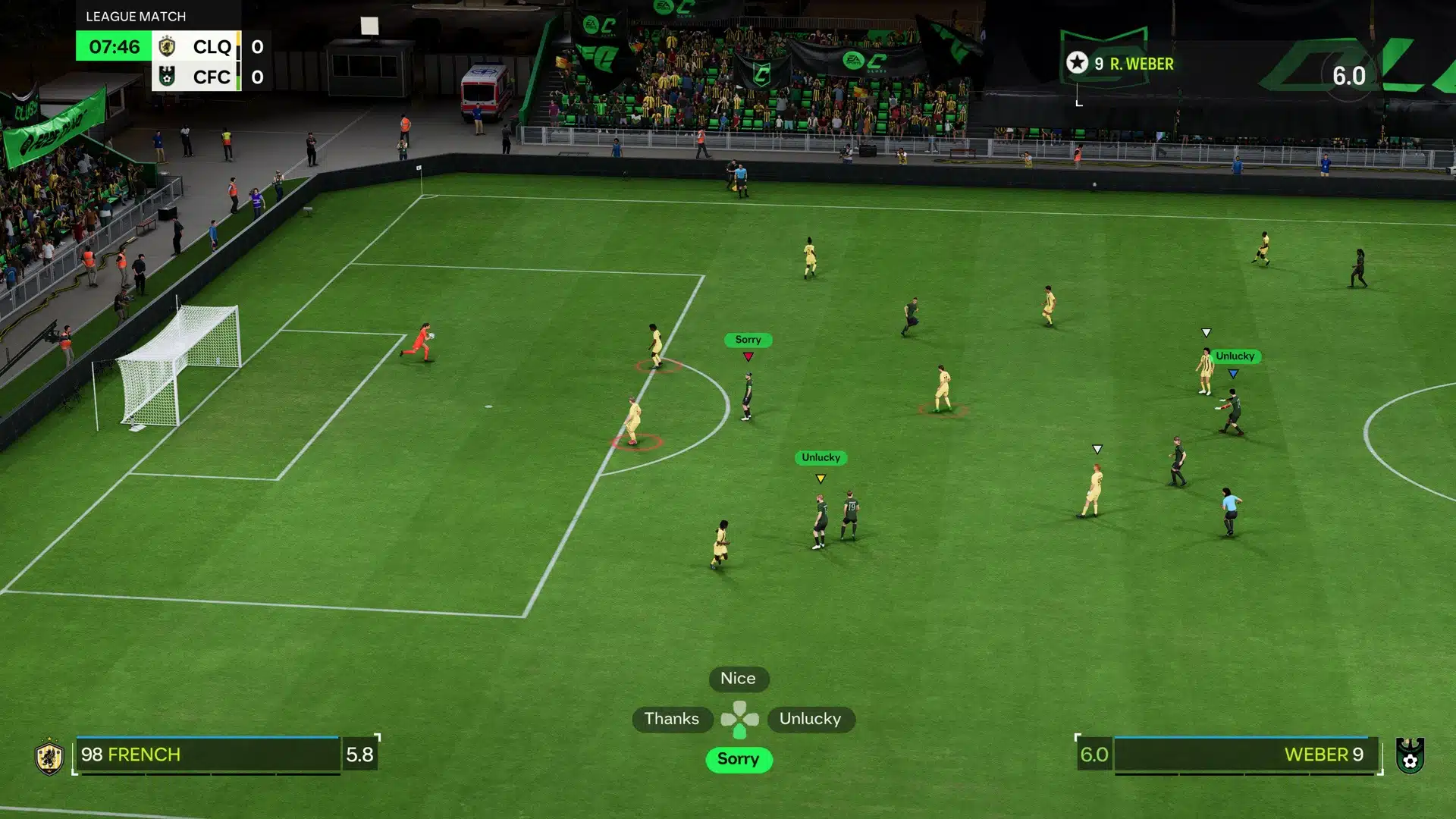
Task: Select the Unlucky quick chat option
Action: tap(811, 718)
